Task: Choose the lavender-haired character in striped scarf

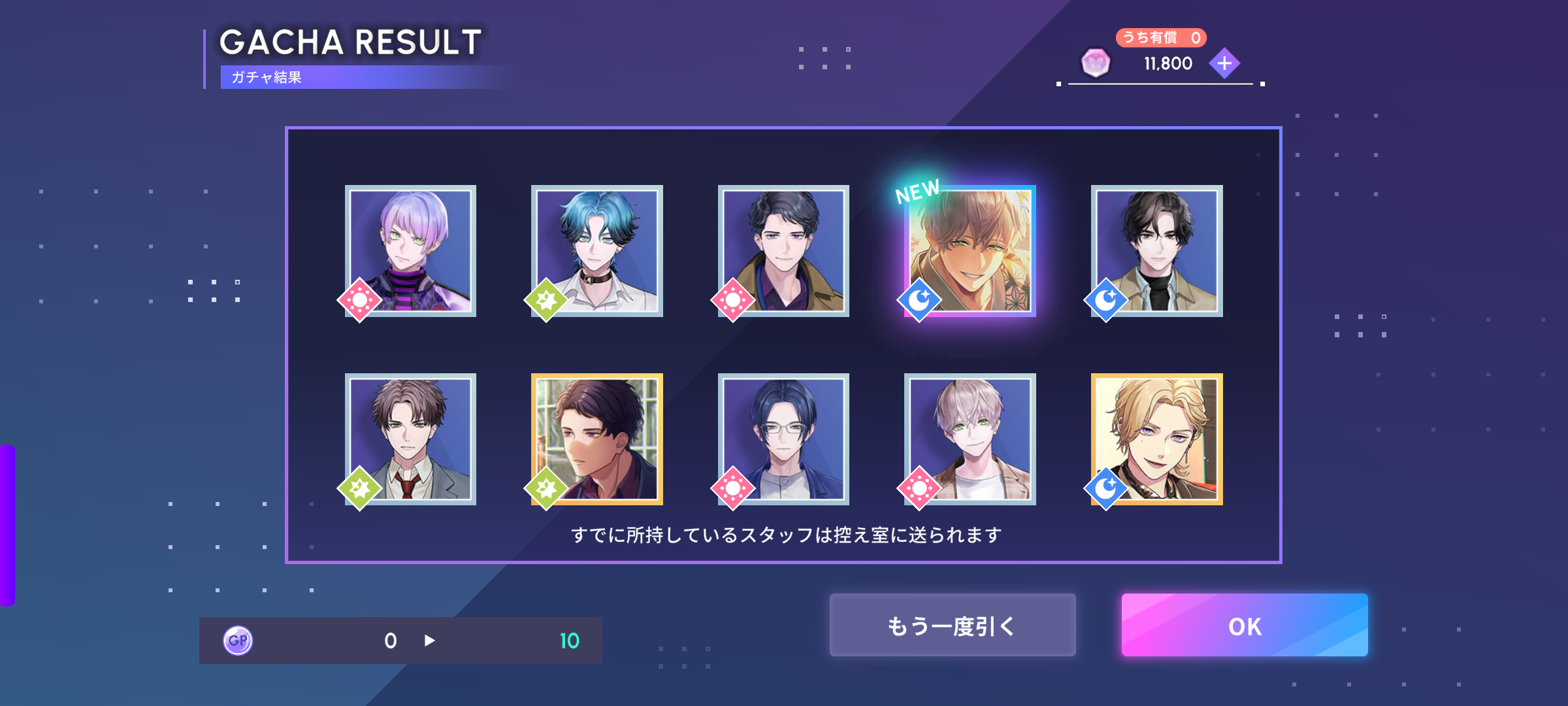Action: pyautogui.click(x=410, y=251)
